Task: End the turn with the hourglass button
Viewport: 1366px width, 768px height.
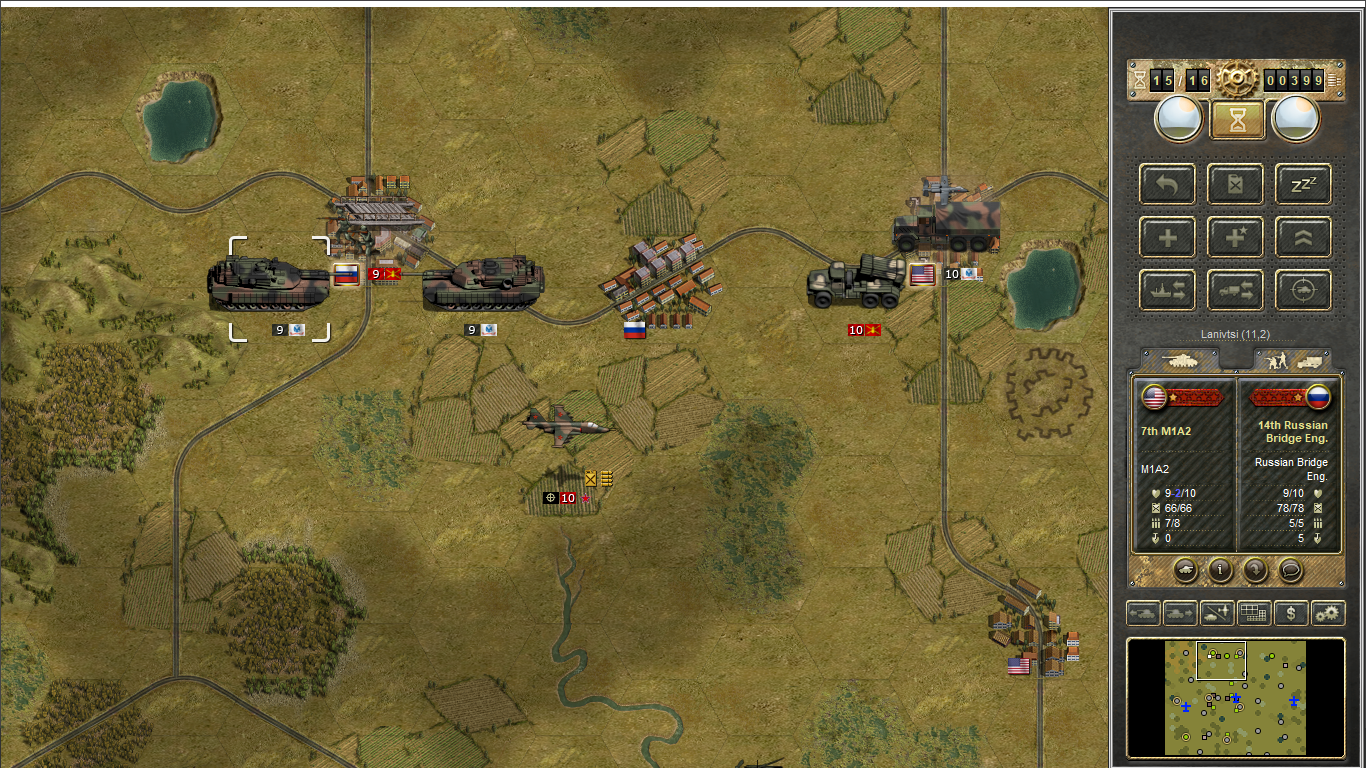Action: tap(1237, 119)
